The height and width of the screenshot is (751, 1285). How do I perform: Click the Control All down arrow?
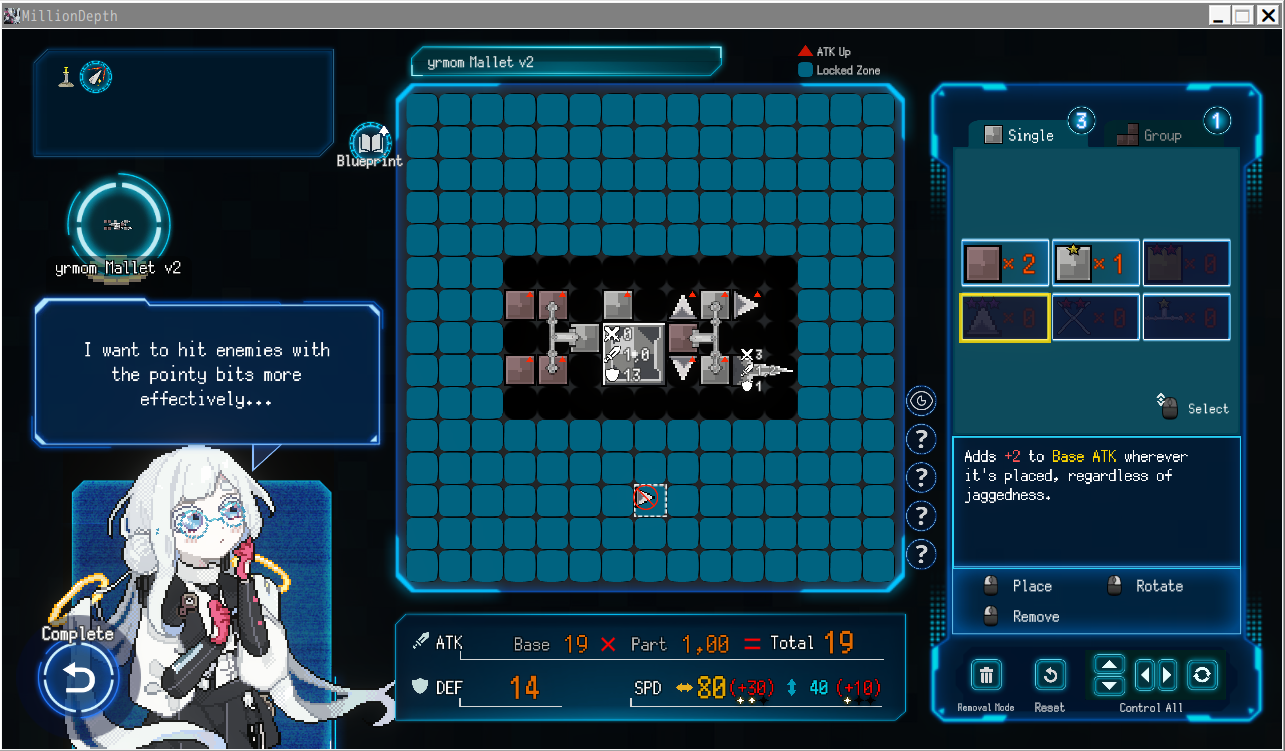(1108, 684)
